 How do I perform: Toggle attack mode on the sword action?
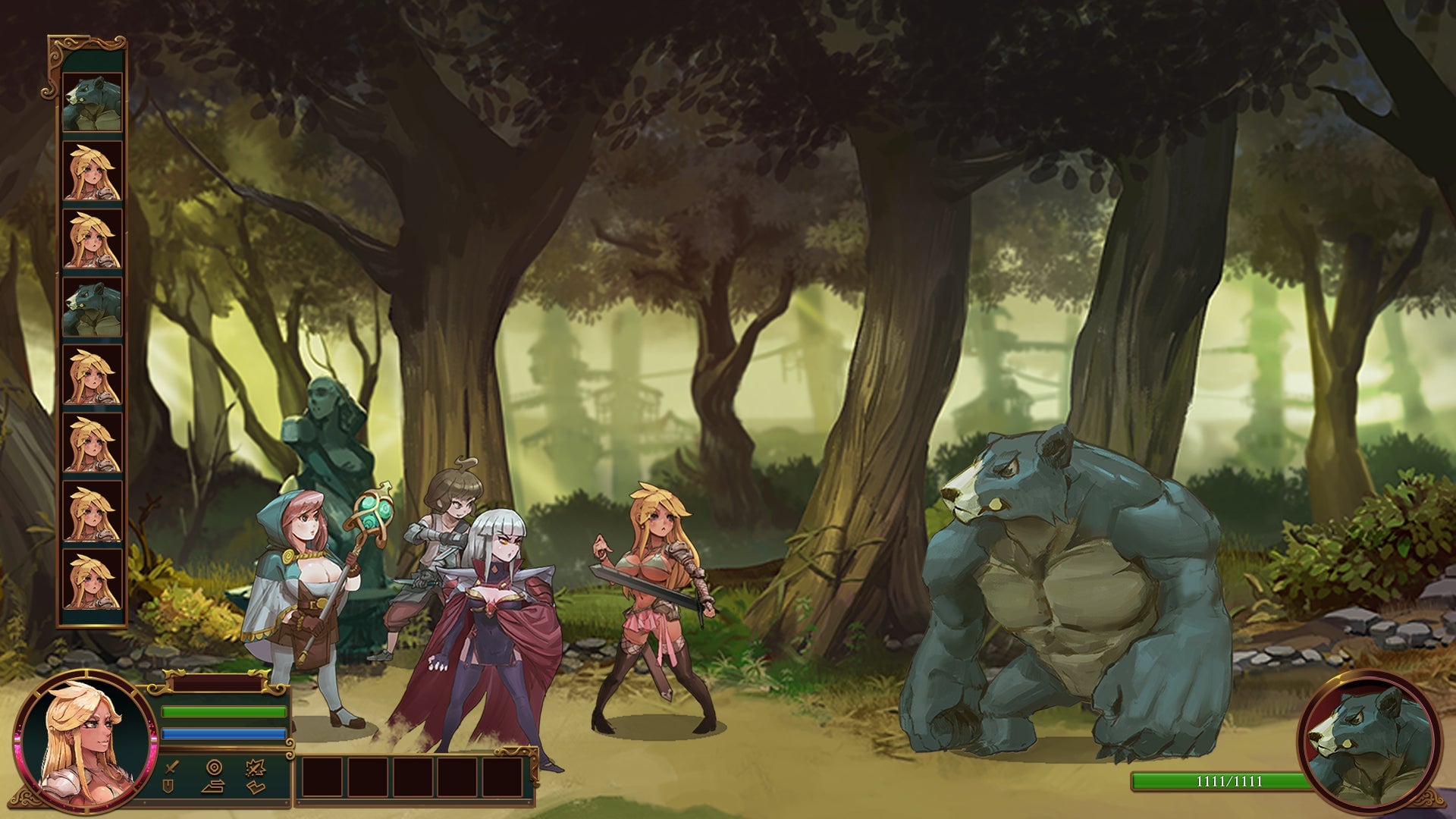(171, 768)
